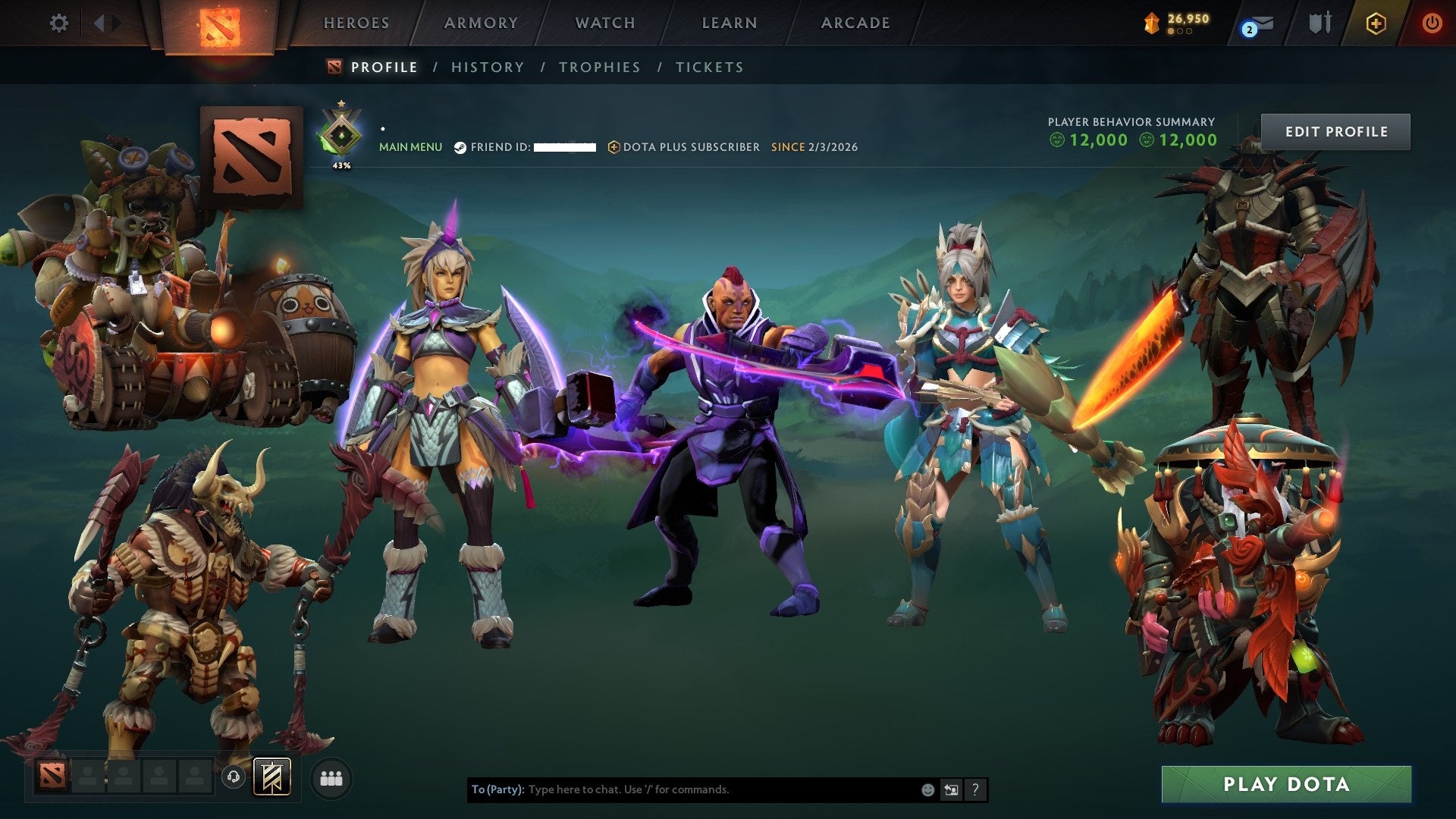Viewport: 1456px width, 819px height.
Task: Open the friends list icon at bottom left
Action: point(331,778)
